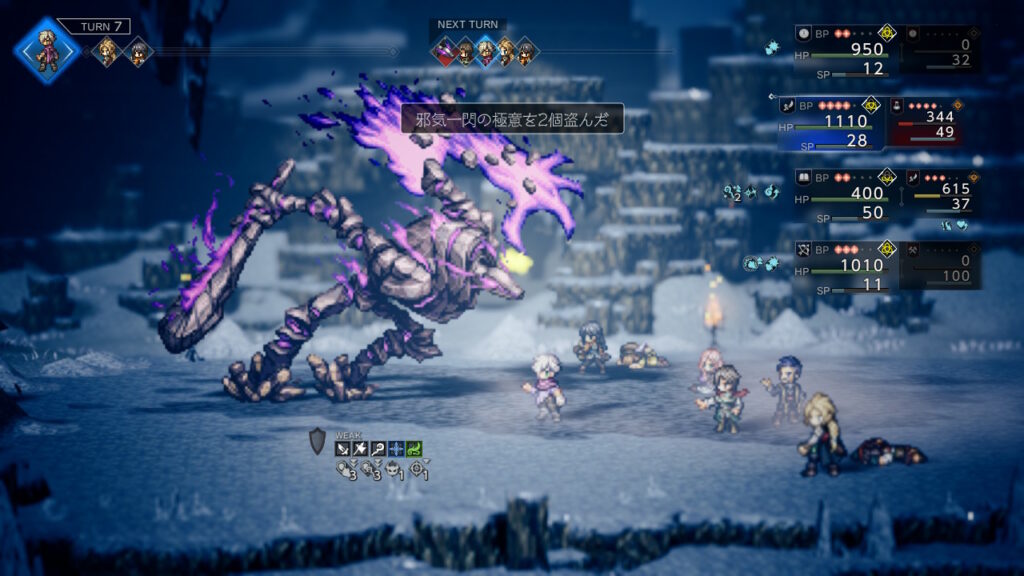Viewport: 1024px width, 576px height.
Task: Select the active white-haired character's turn portrait
Action: coord(47,50)
